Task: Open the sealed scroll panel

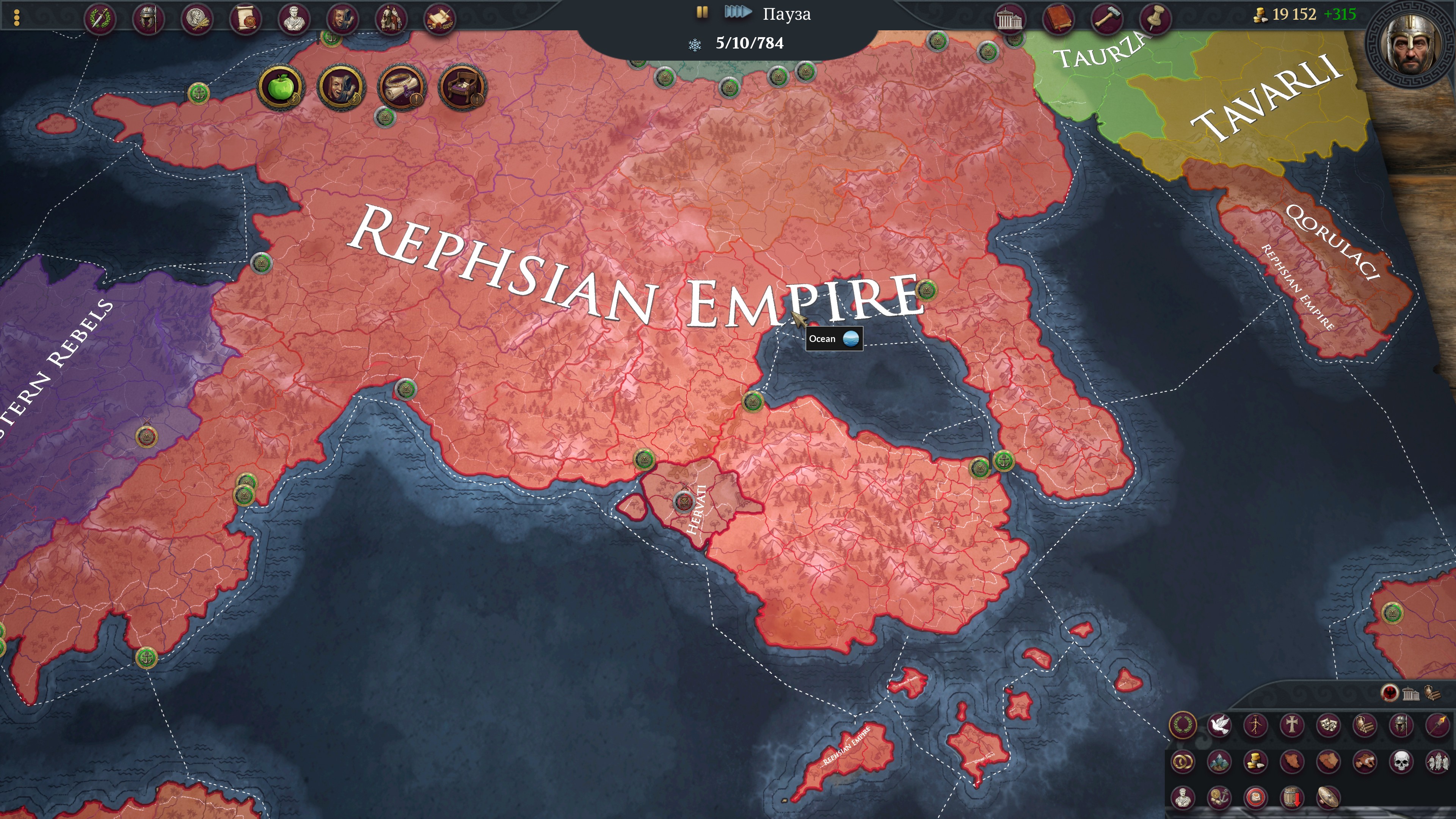Action: pos(245,19)
